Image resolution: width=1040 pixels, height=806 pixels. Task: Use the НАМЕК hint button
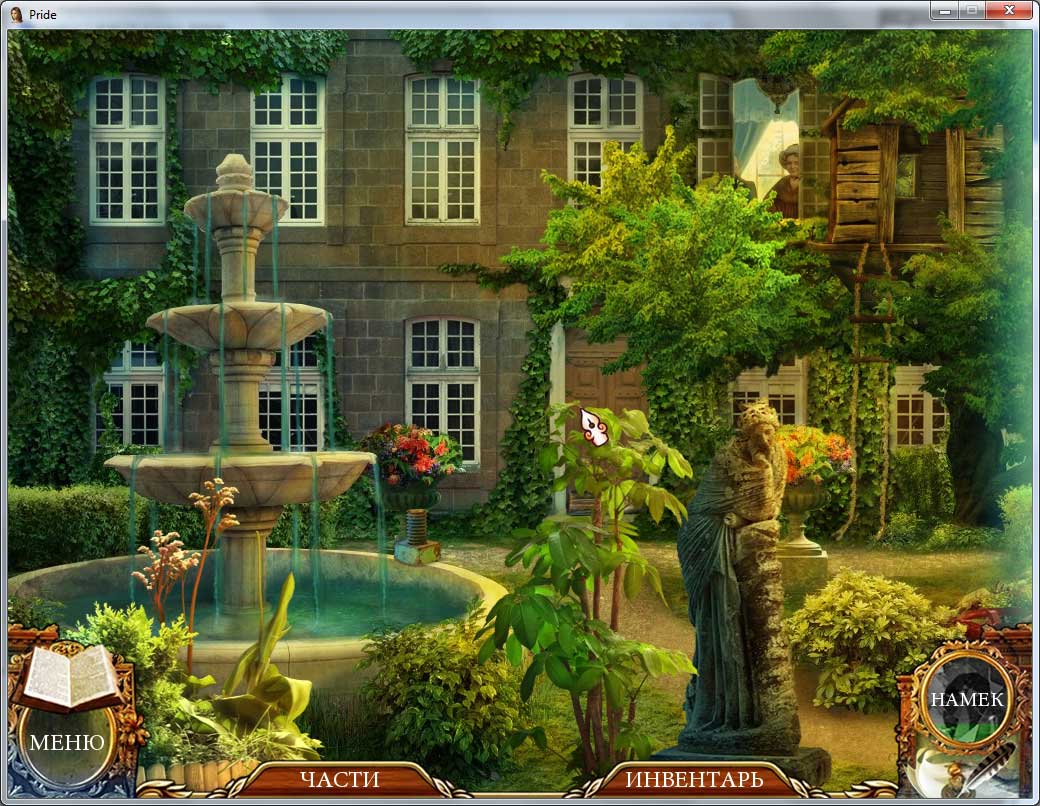(x=966, y=699)
